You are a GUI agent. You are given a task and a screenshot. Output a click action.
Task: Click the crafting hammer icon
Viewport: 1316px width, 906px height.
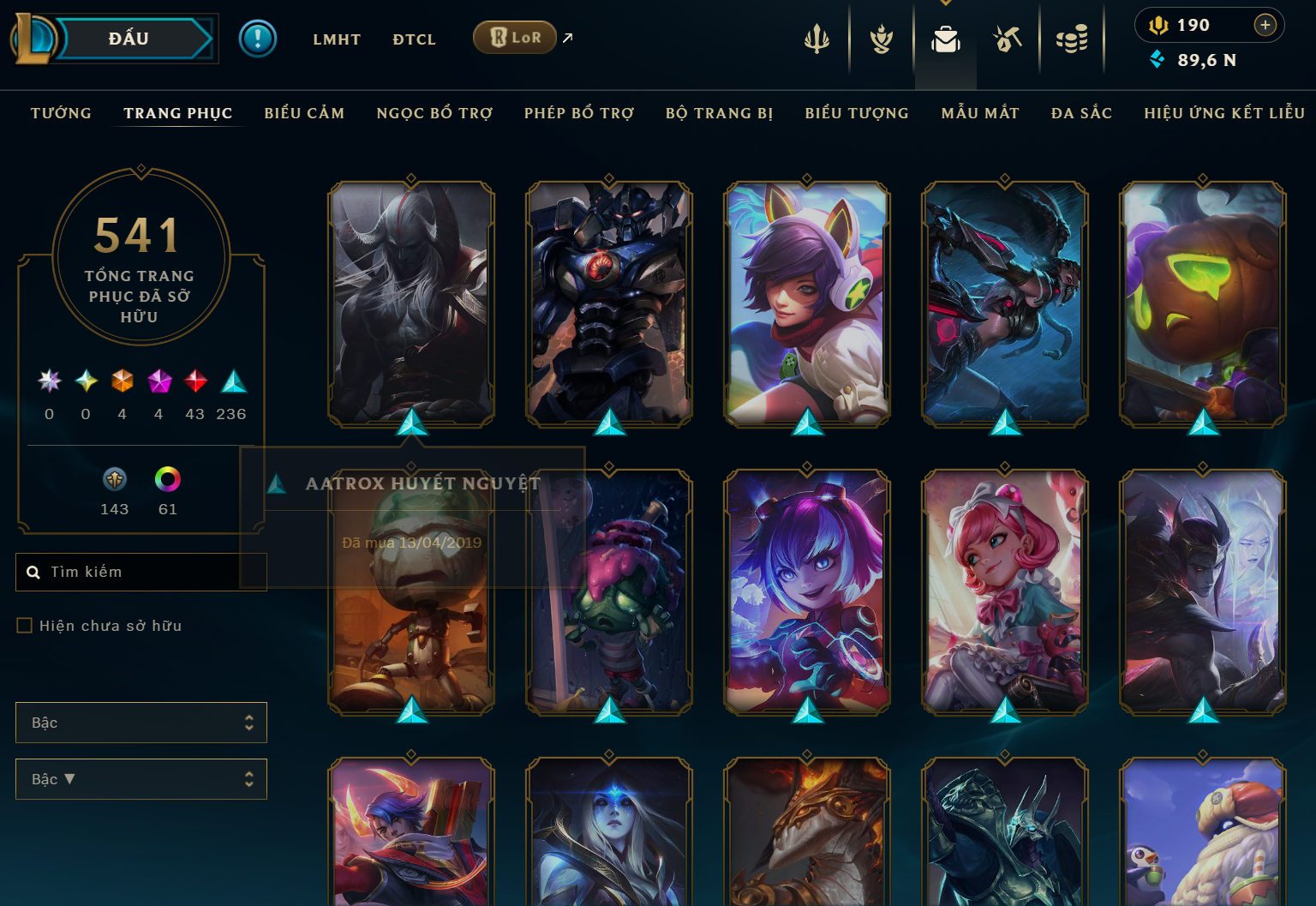click(x=1007, y=39)
